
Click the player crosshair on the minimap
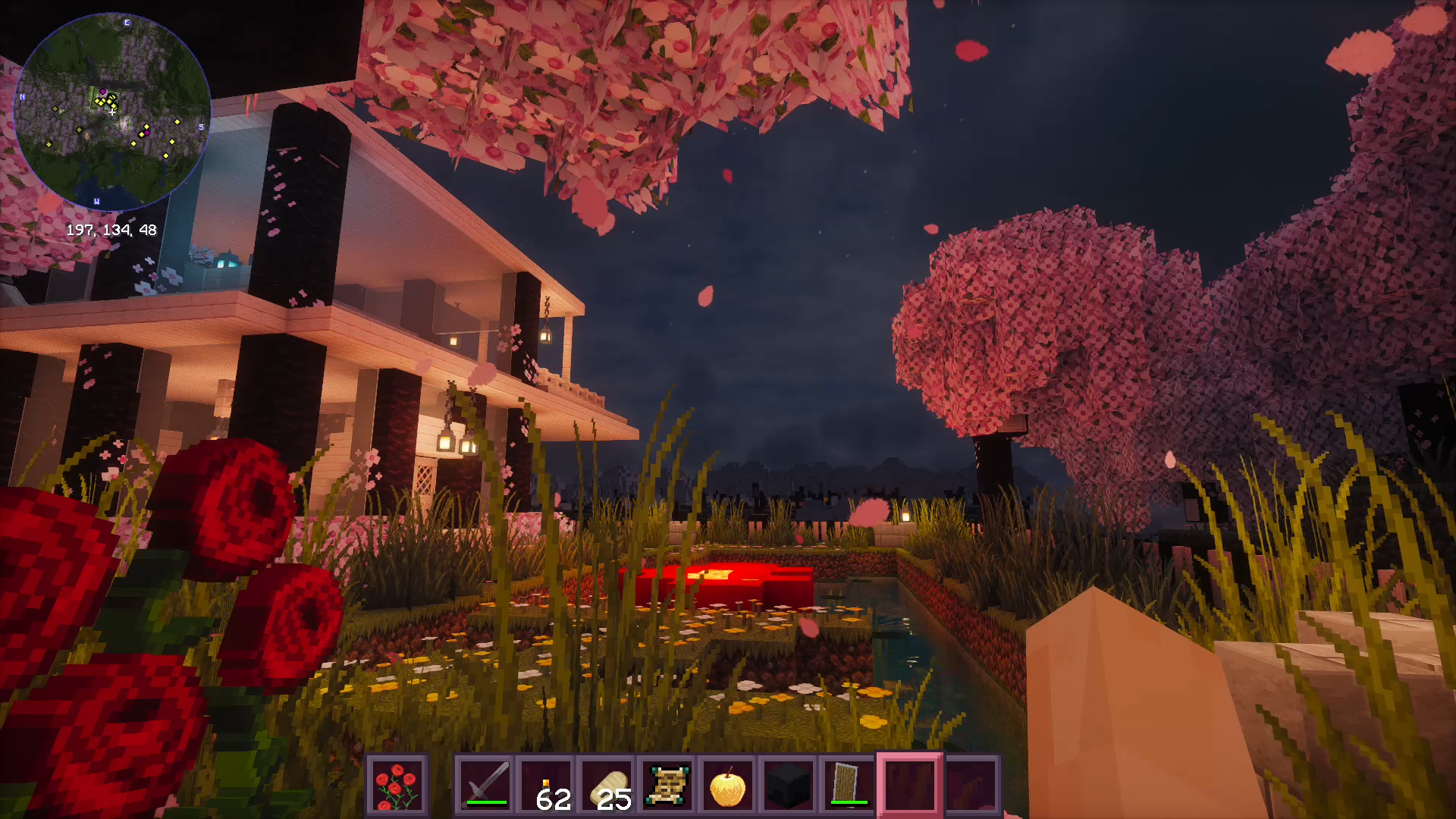[111, 112]
